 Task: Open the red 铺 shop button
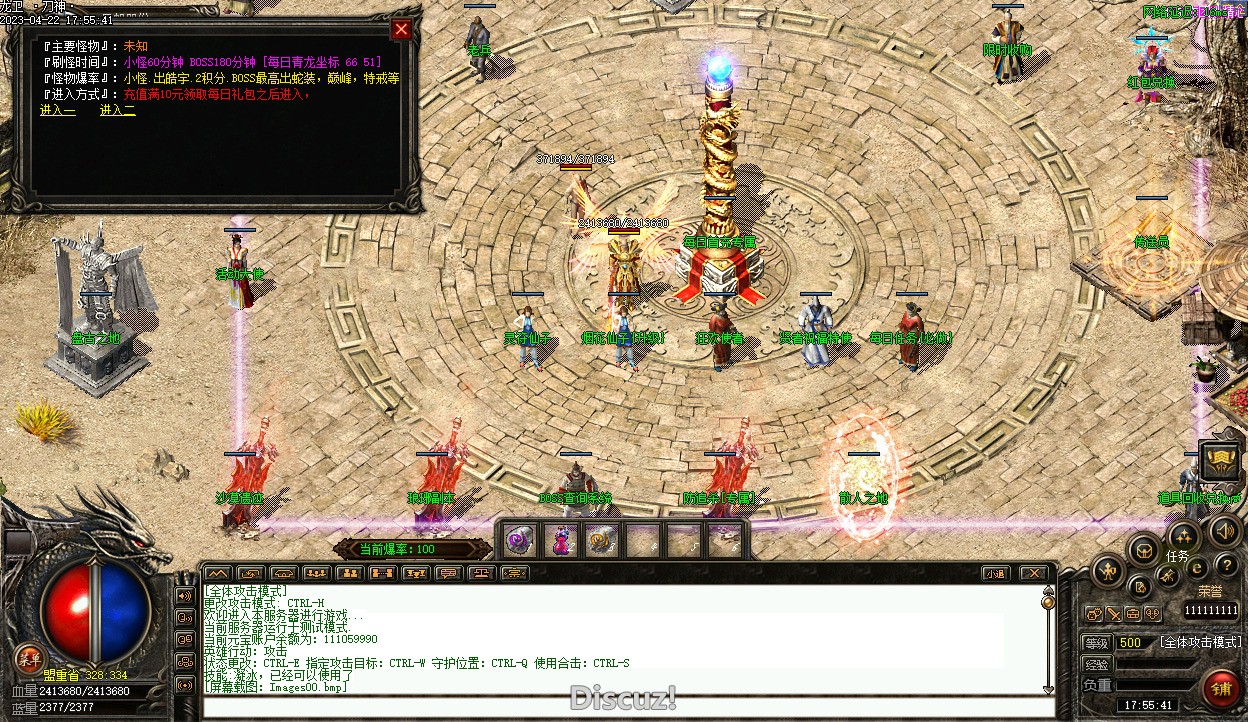1220,689
